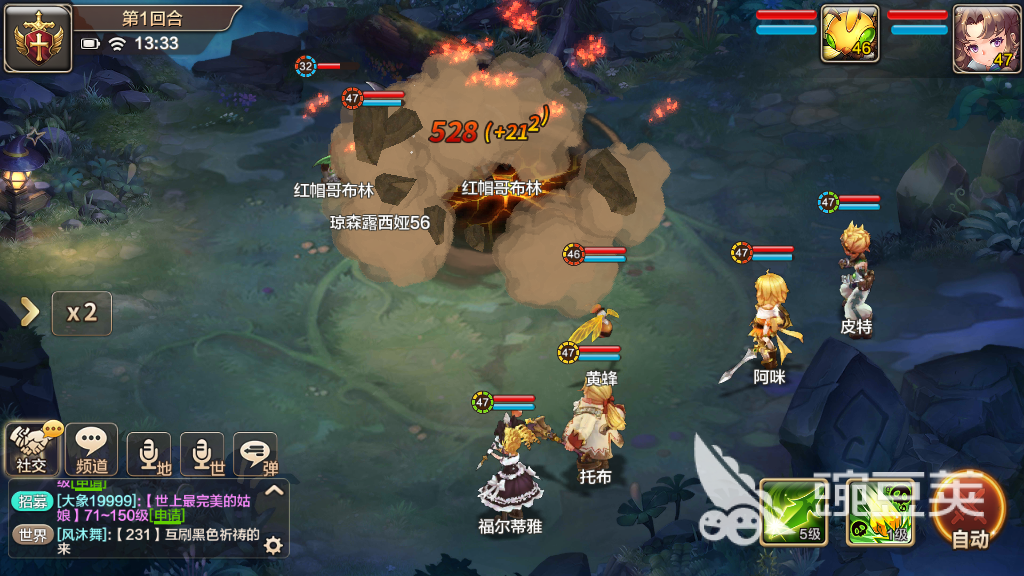
Task: Open the 社交 social menu
Action: click(x=31, y=448)
